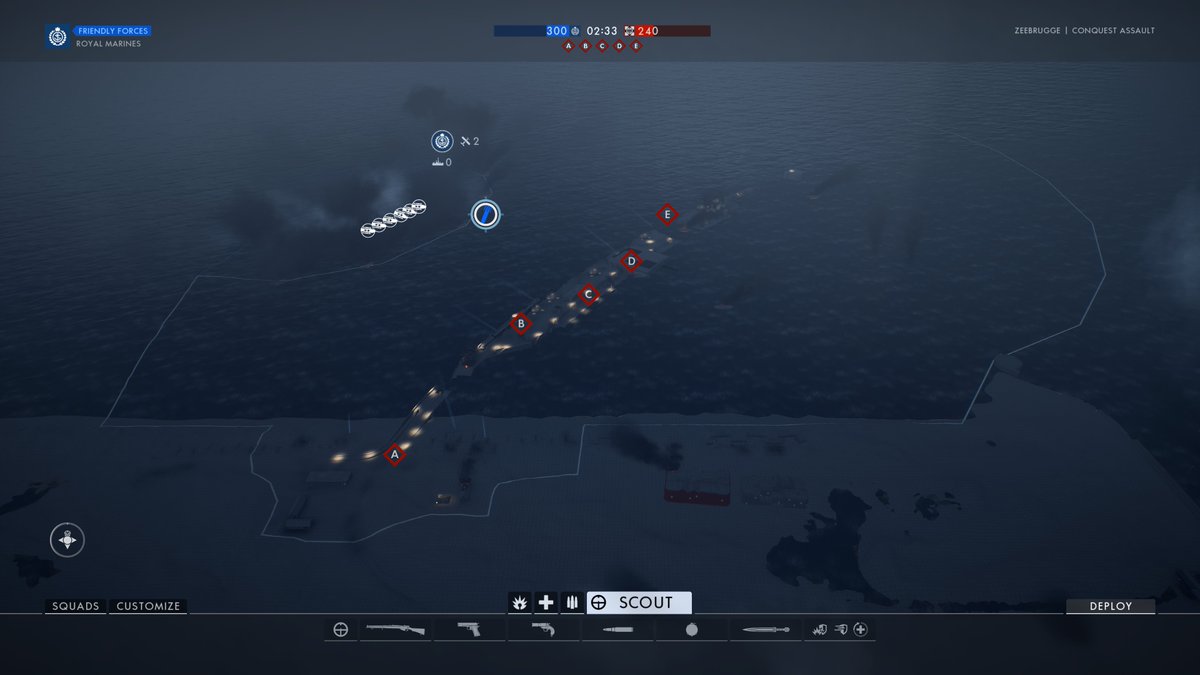Open the Customize loadout screen
Viewport: 1200px width, 675px height.
148,606
